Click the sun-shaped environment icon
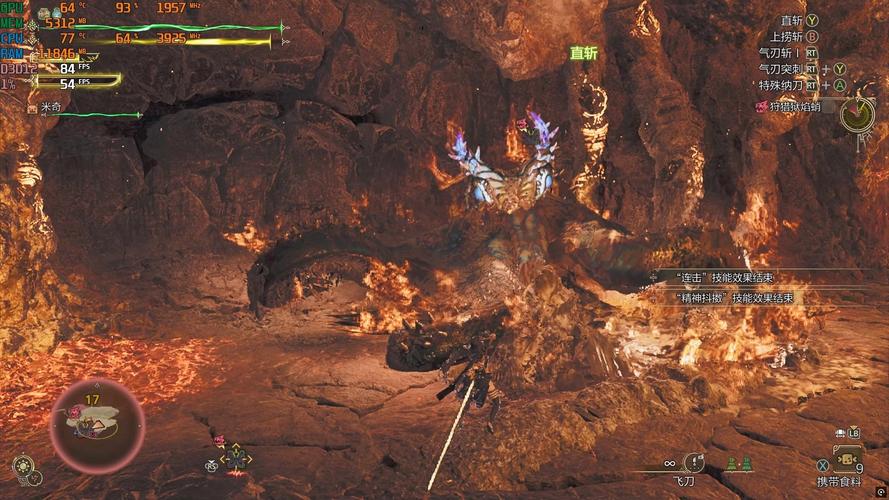Image resolution: width=889 pixels, height=500 pixels. click(x=23, y=465)
